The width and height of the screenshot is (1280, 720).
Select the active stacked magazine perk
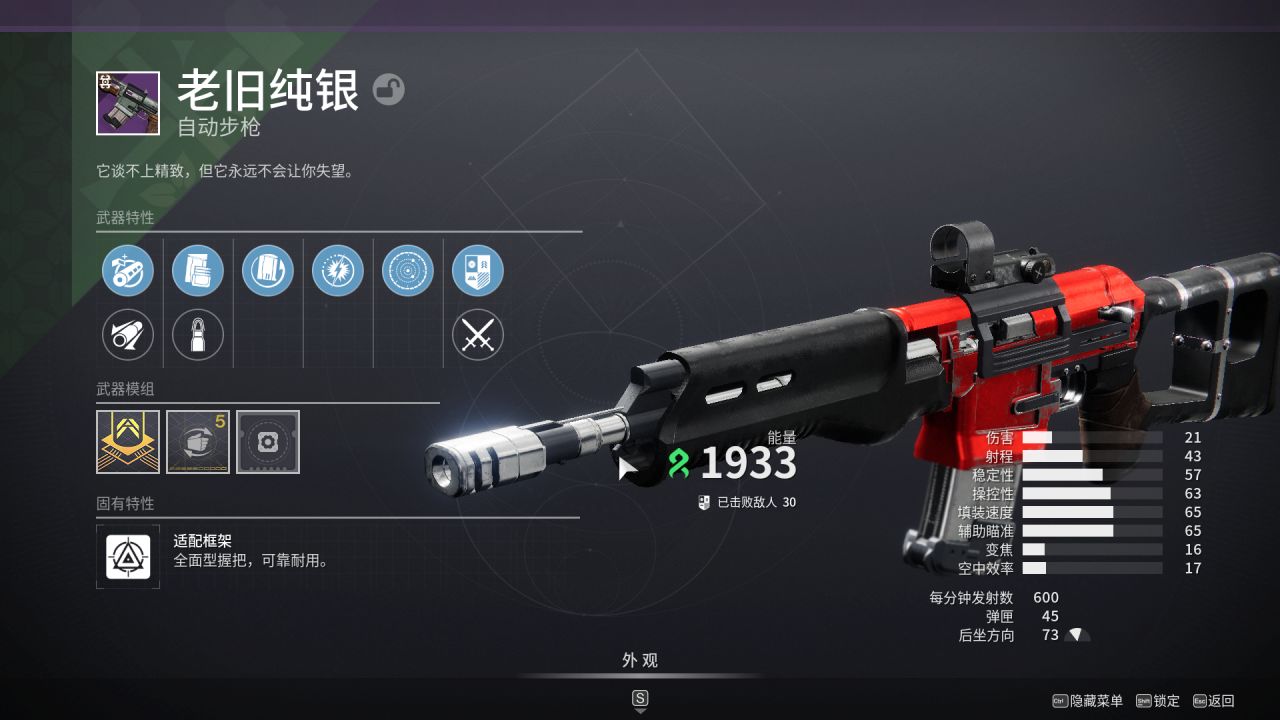click(198, 271)
